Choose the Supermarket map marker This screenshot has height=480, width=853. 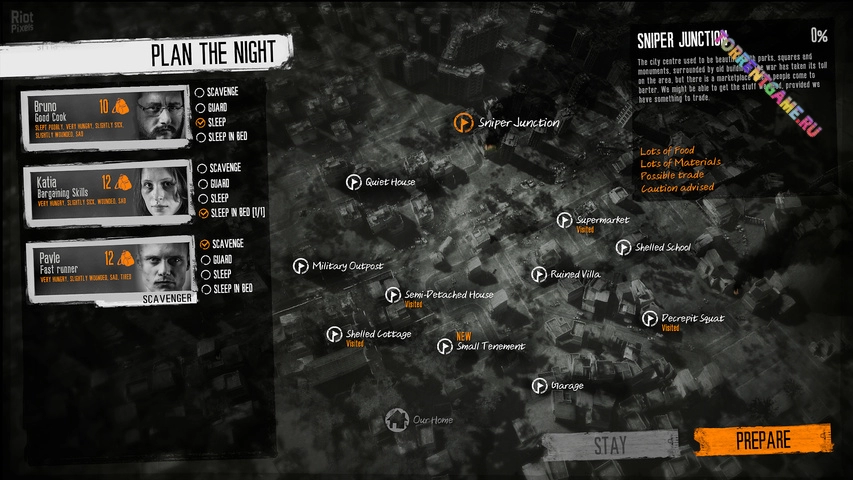coord(565,219)
